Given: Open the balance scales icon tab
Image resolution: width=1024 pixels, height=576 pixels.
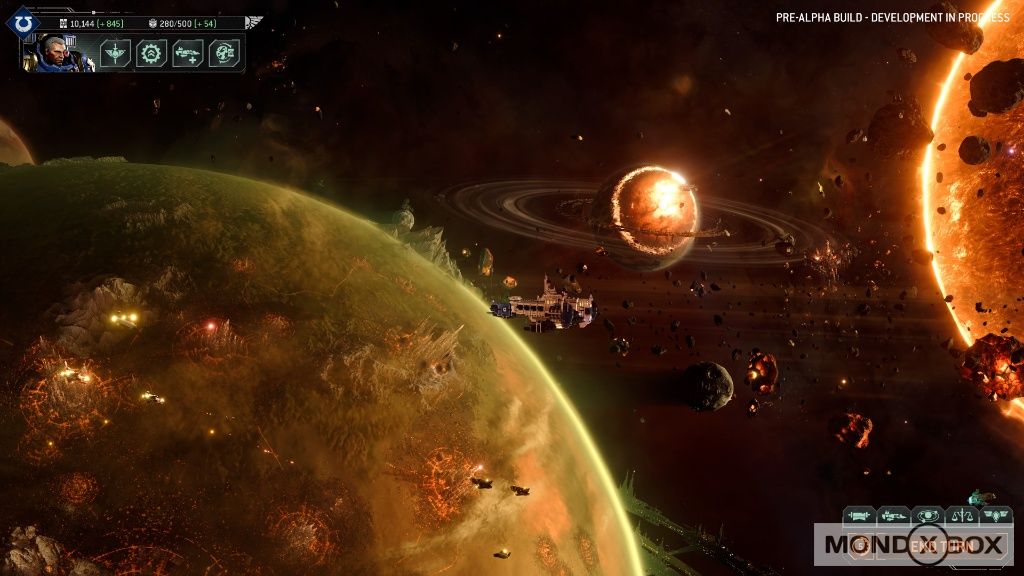Looking at the screenshot, I should click(962, 515).
